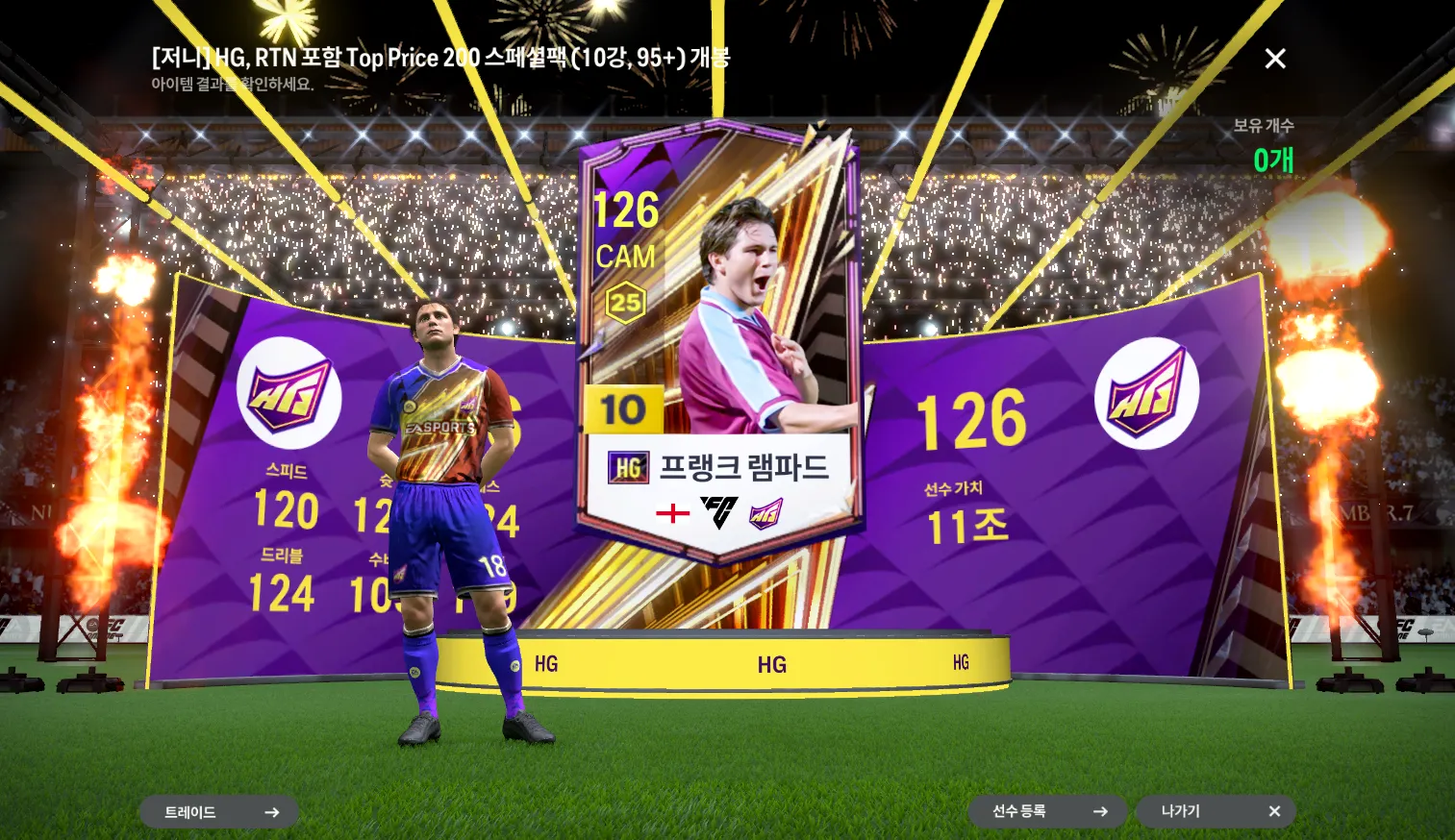
Task: Close the pack opening screen with top X
Action: coord(1275,59)
